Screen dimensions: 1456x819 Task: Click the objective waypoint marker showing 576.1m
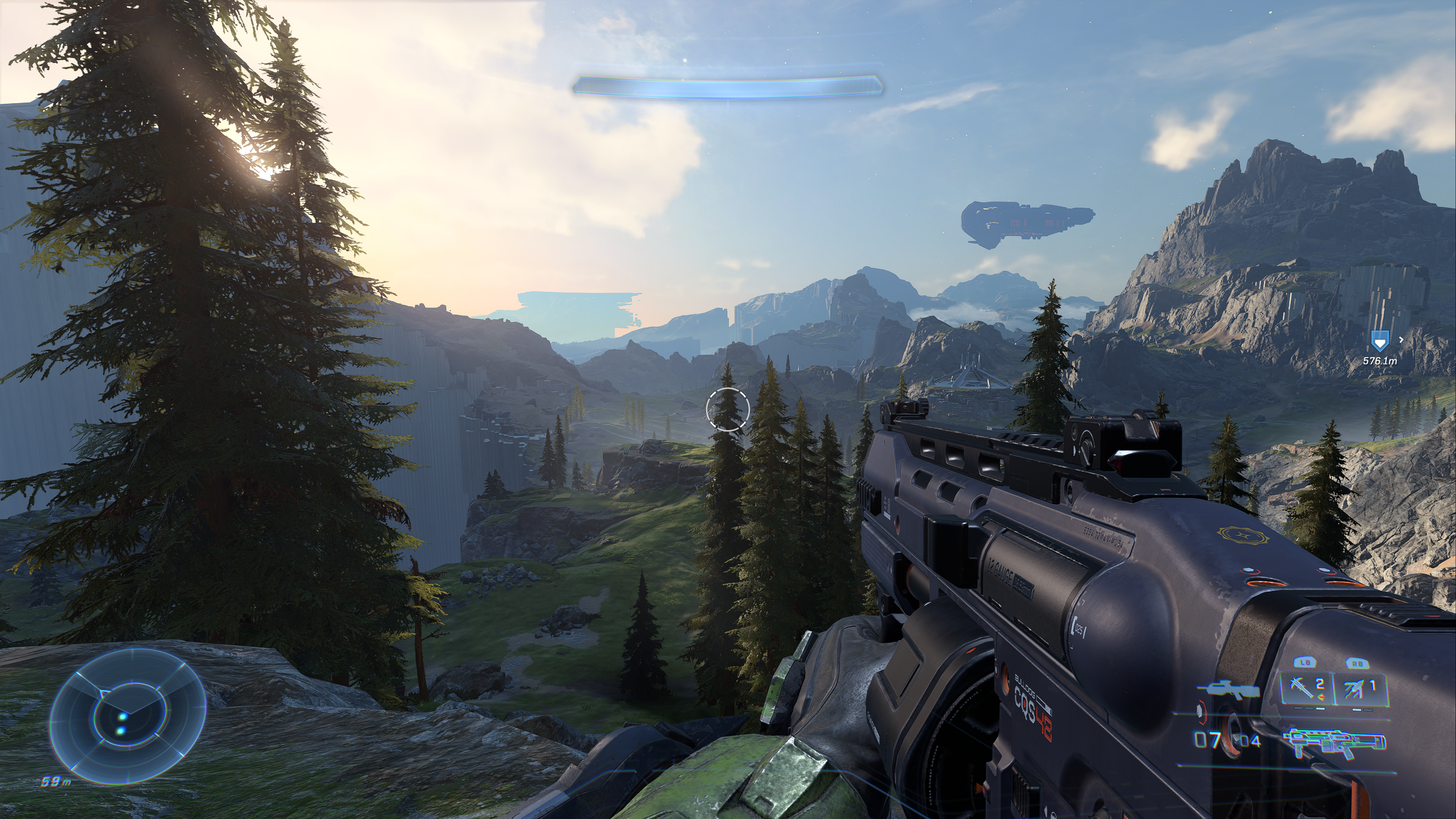[x=1379, y=341]
